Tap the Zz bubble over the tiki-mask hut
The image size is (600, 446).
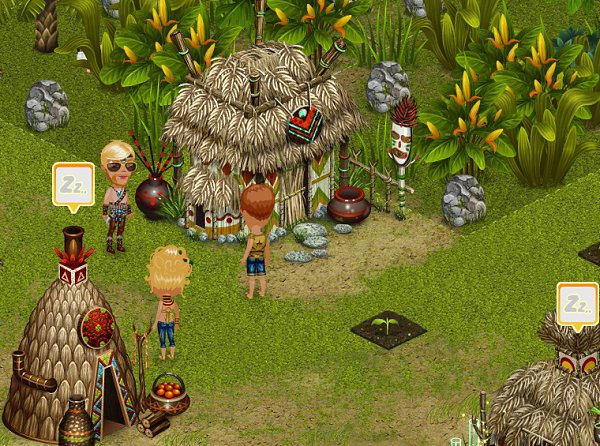click(x=577, y=304)
